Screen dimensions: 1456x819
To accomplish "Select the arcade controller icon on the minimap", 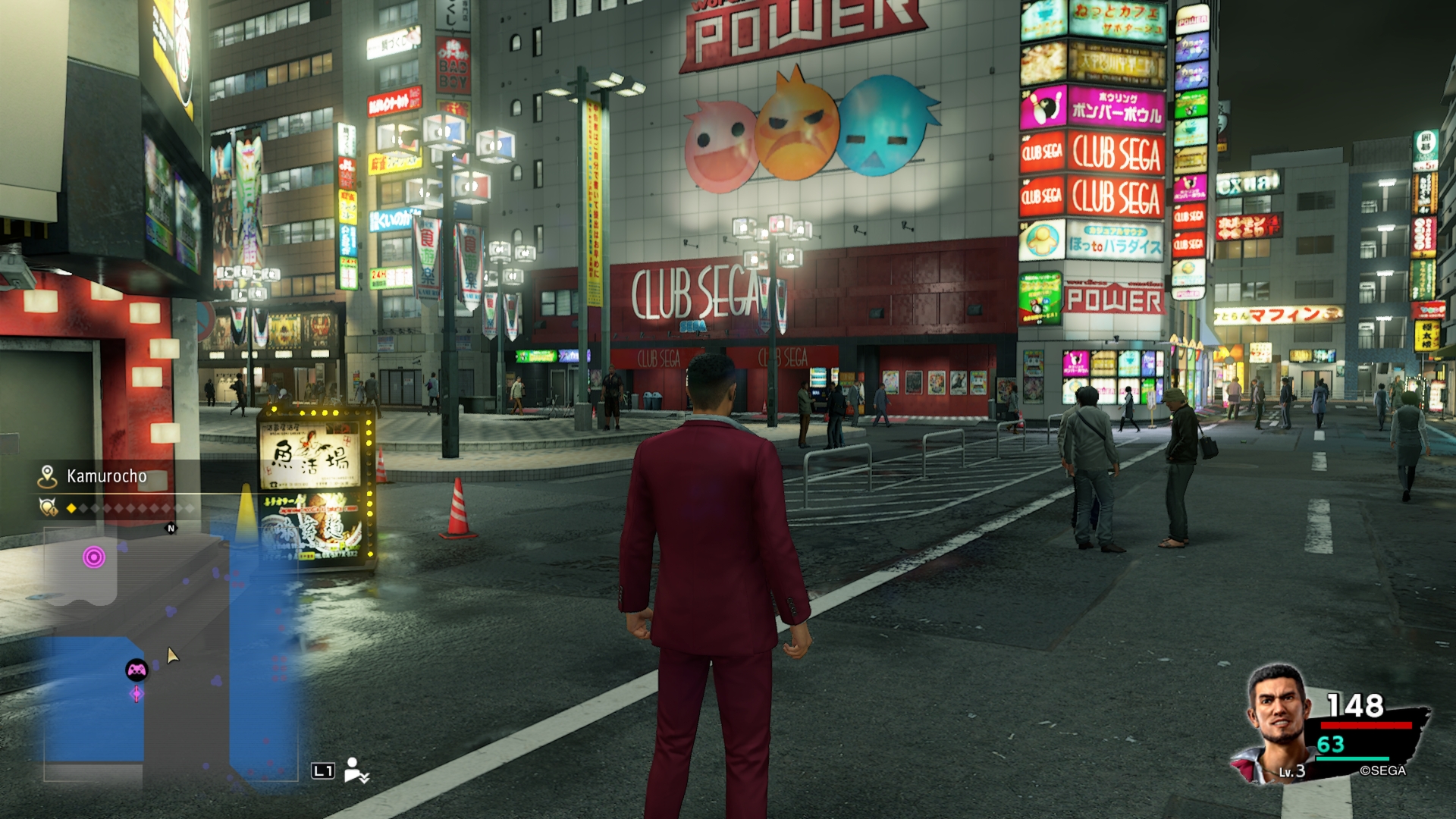I will point(136,670).
